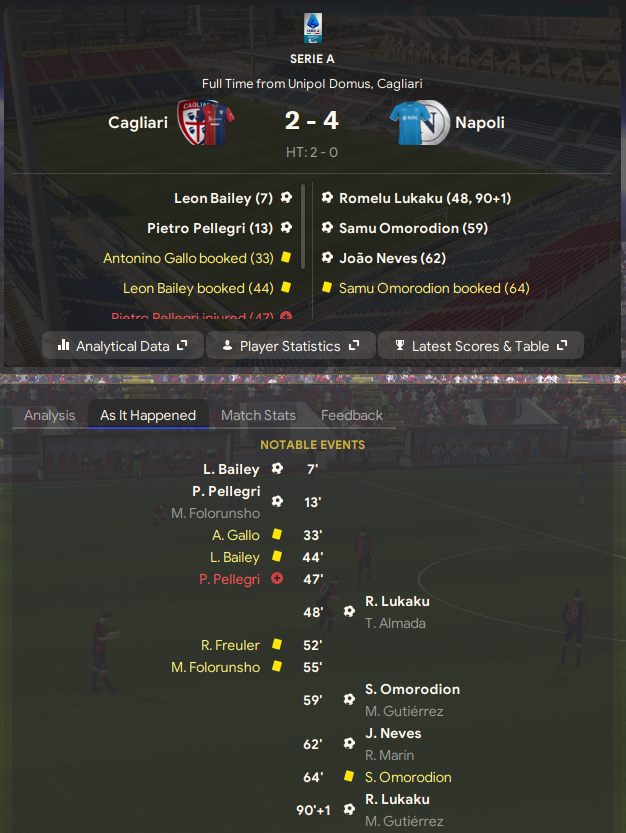Viewport: 626px width, 833px height.
Task: Switch to the Analysis tab
Action: coord(50,415)
